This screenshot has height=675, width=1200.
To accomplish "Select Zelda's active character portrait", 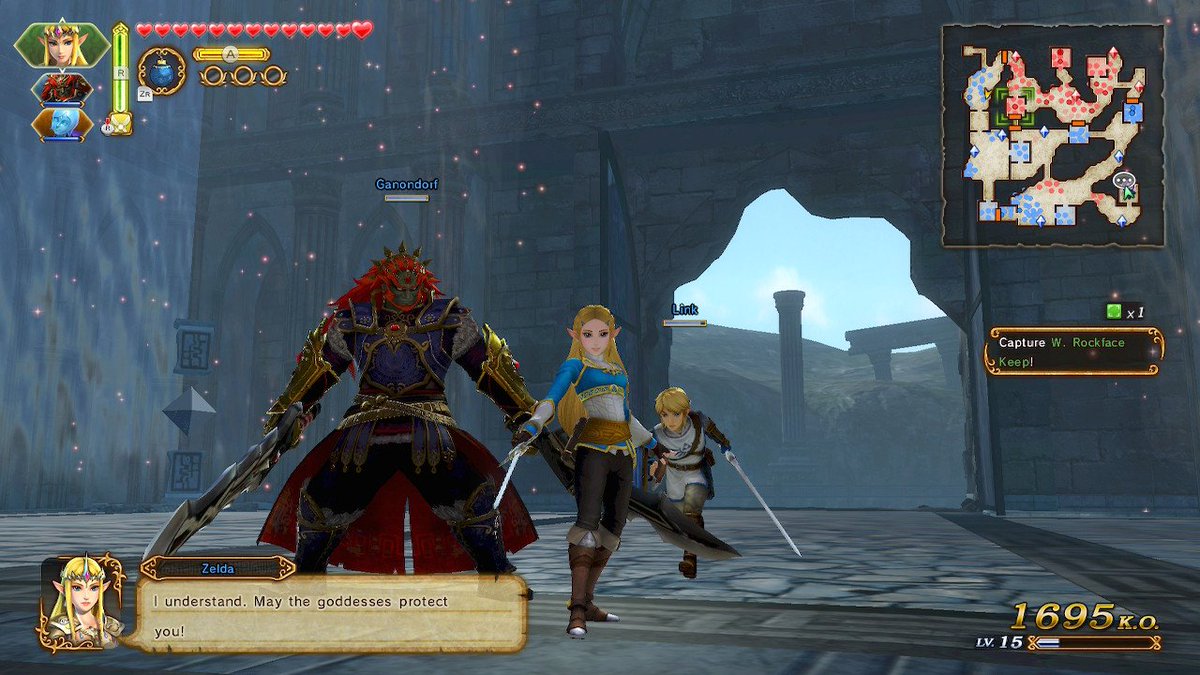I will point(62,44).
